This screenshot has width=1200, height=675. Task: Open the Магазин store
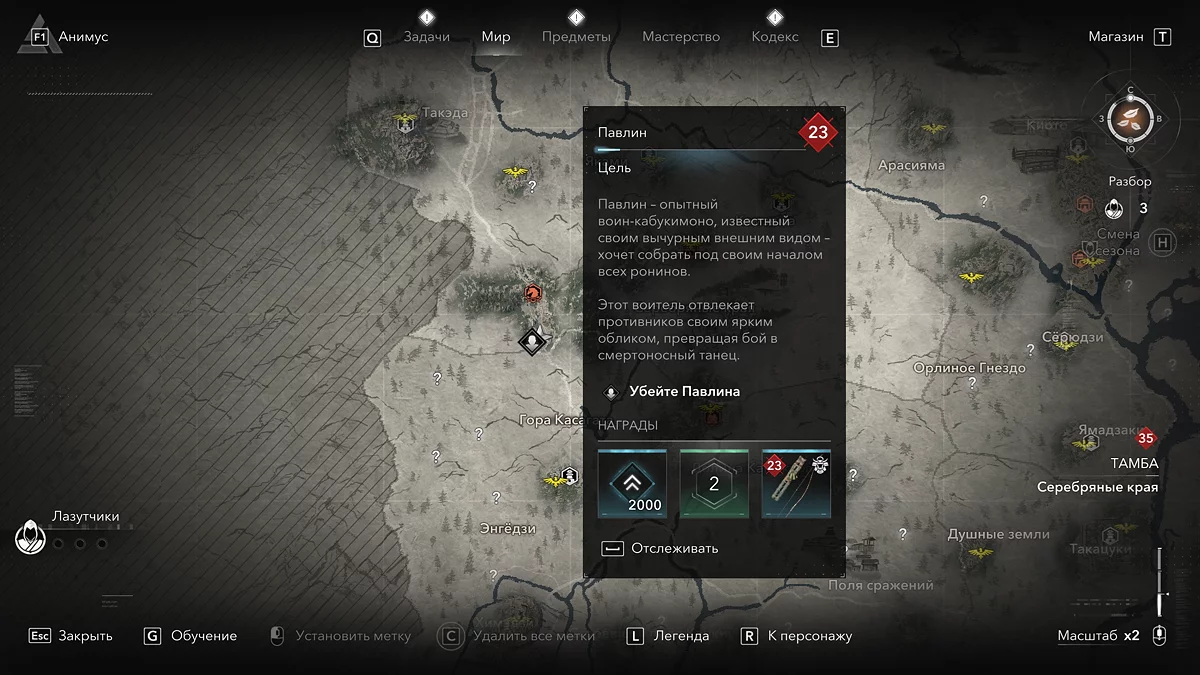1116,37
